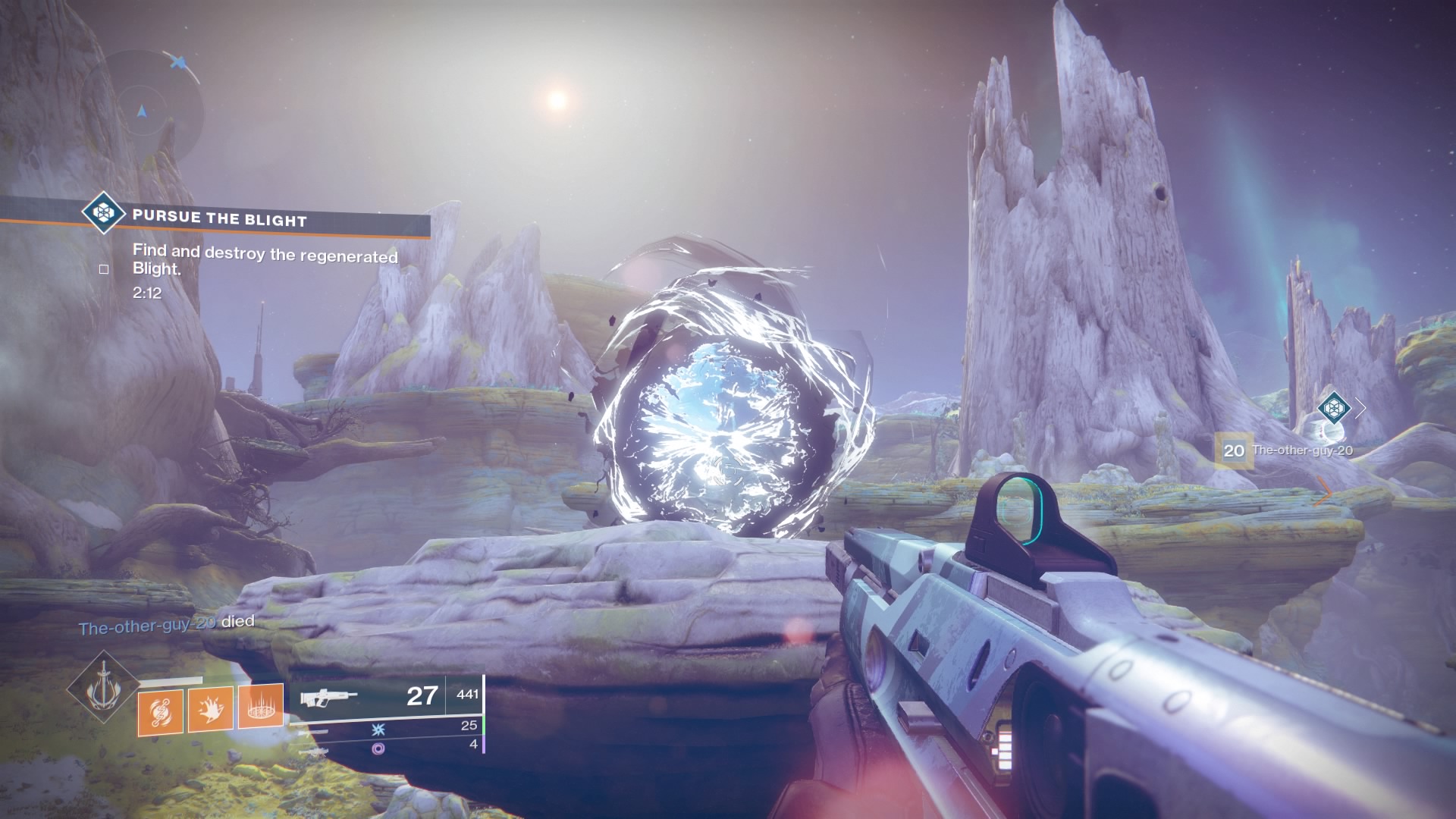Click the sniper rifle silhouette in the weapon list
The width and height of the screenshot is (1456, 819).
315,730
